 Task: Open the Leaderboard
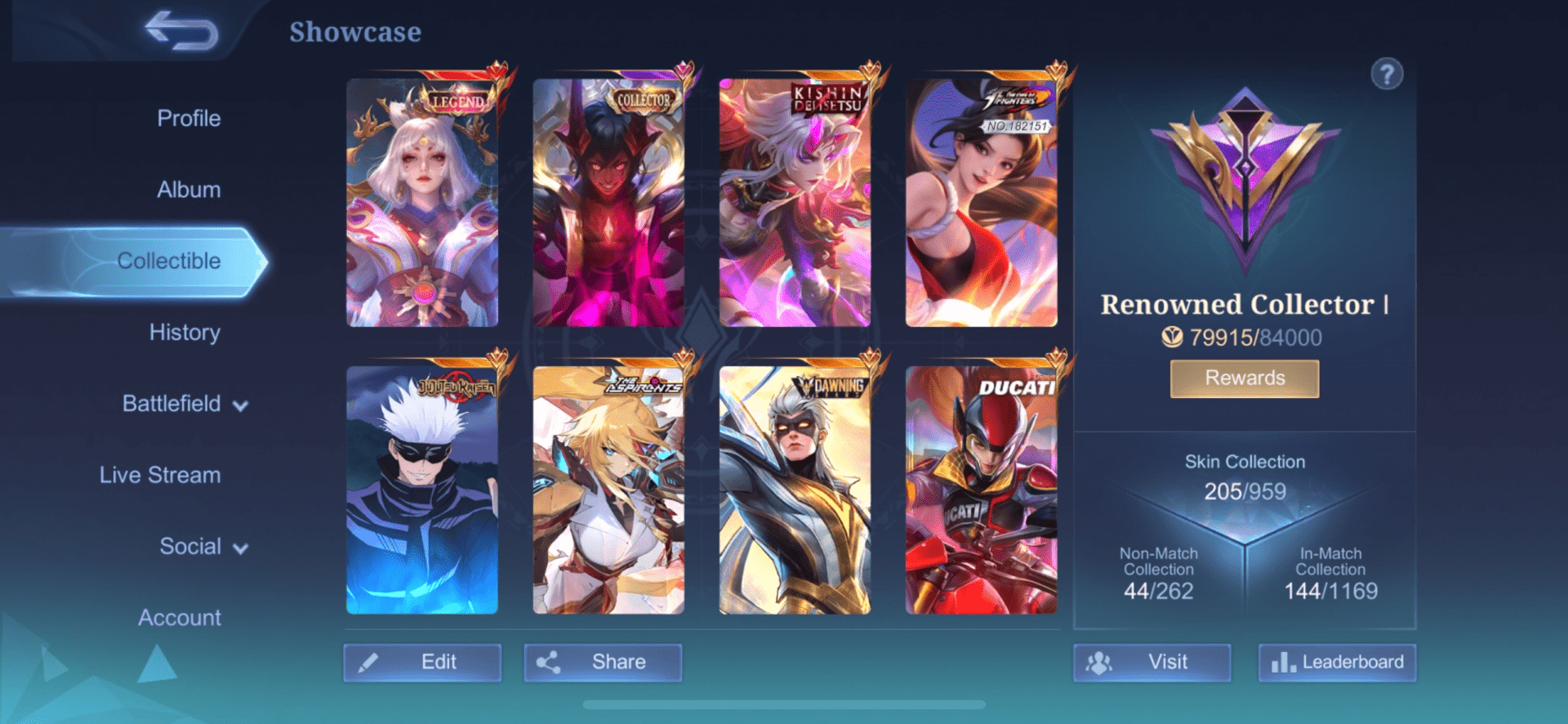(x=1336, y=662)
